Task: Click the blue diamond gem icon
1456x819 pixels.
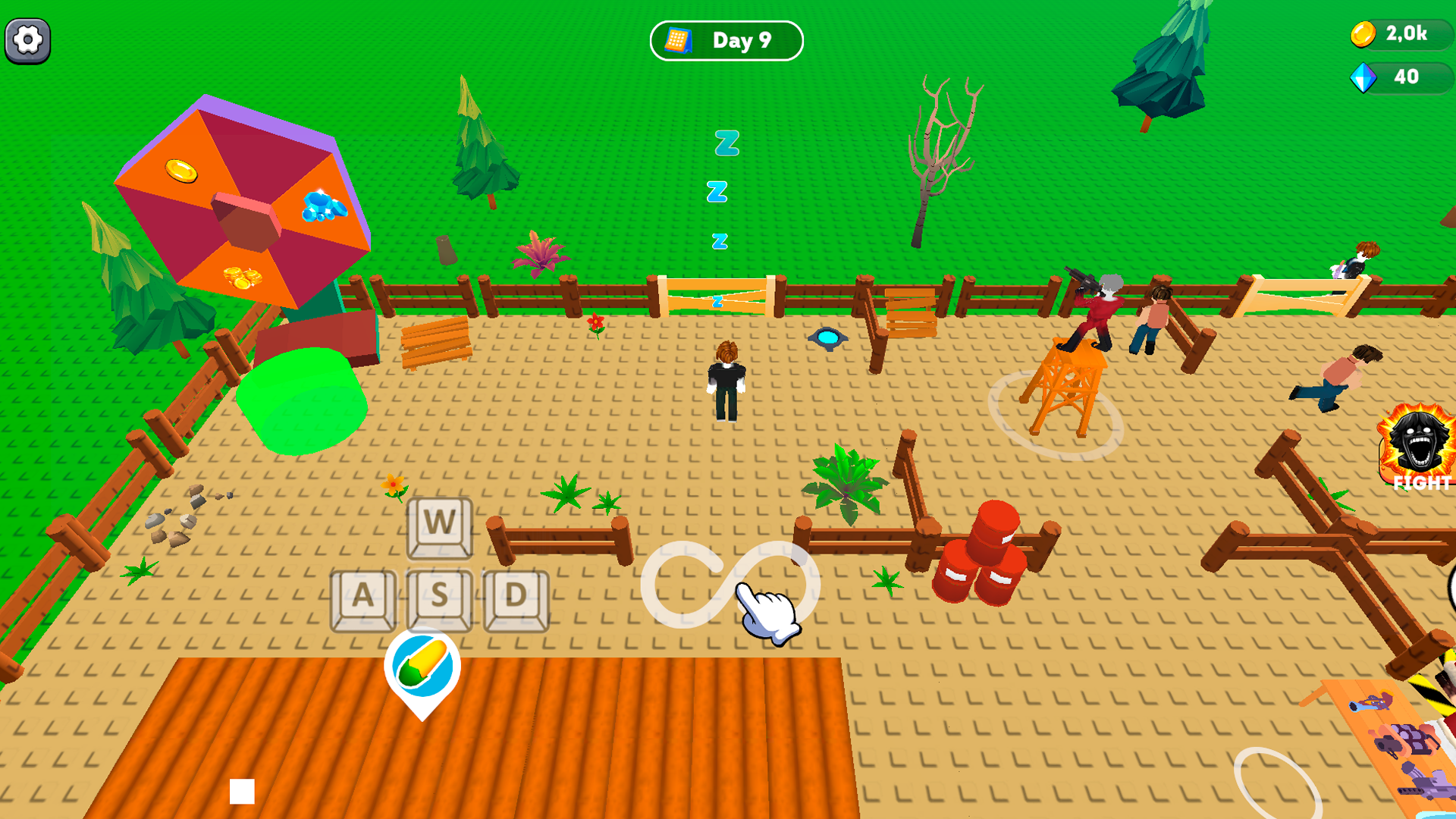Action: (1364, 77)
